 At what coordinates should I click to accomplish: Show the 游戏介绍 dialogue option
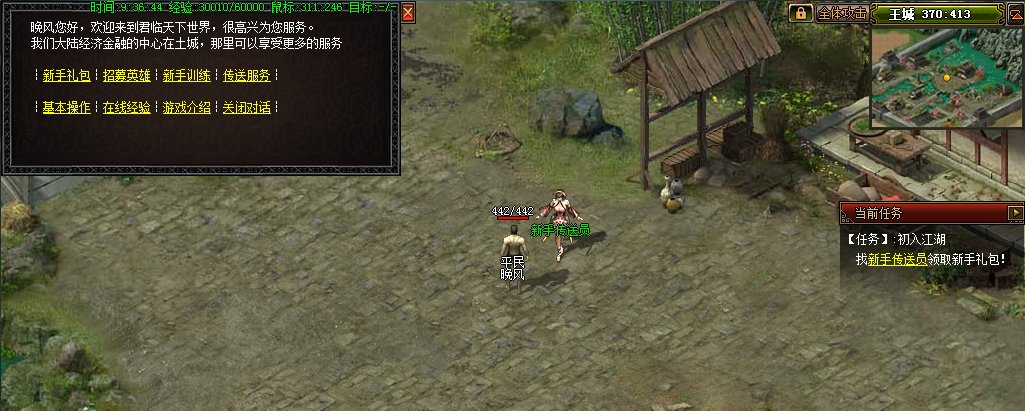coord(186,108)
